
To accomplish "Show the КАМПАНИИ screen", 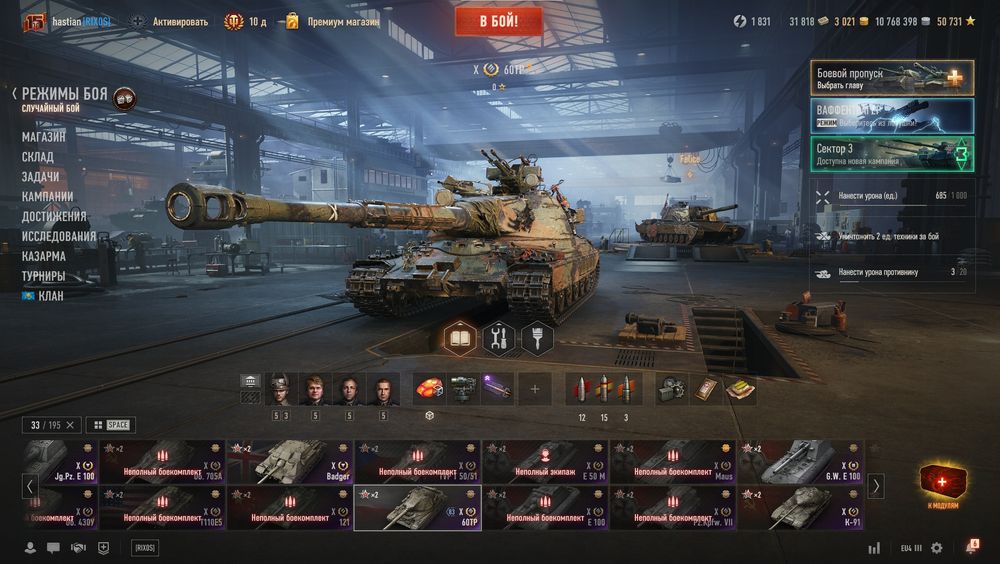I will click(x=47, y=197).
